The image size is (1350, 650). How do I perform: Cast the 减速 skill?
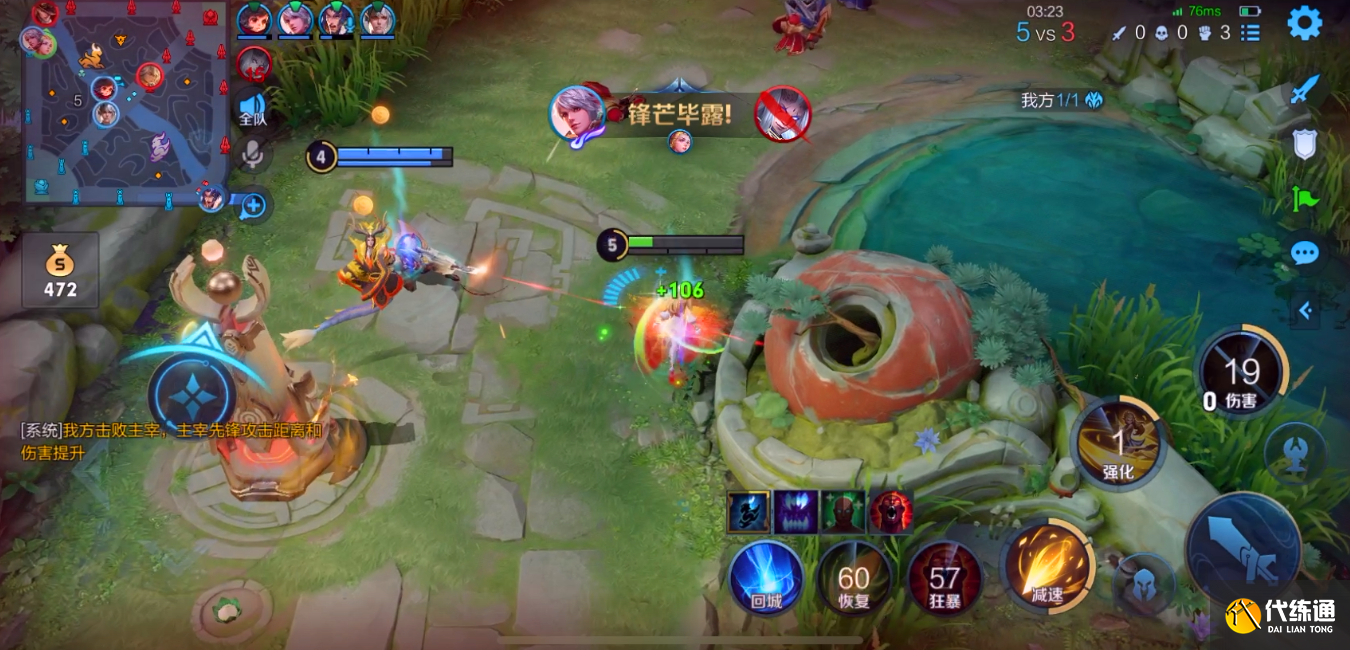click(x=1047, y=566)
